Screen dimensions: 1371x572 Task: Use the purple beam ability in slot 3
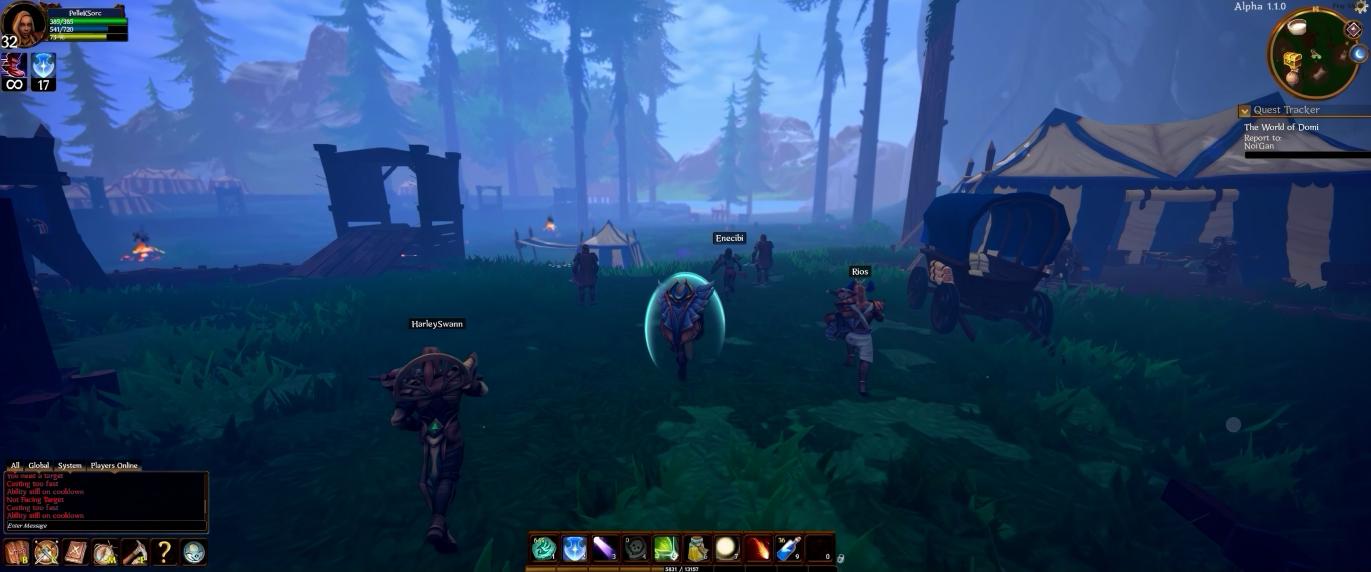point(605,548)
